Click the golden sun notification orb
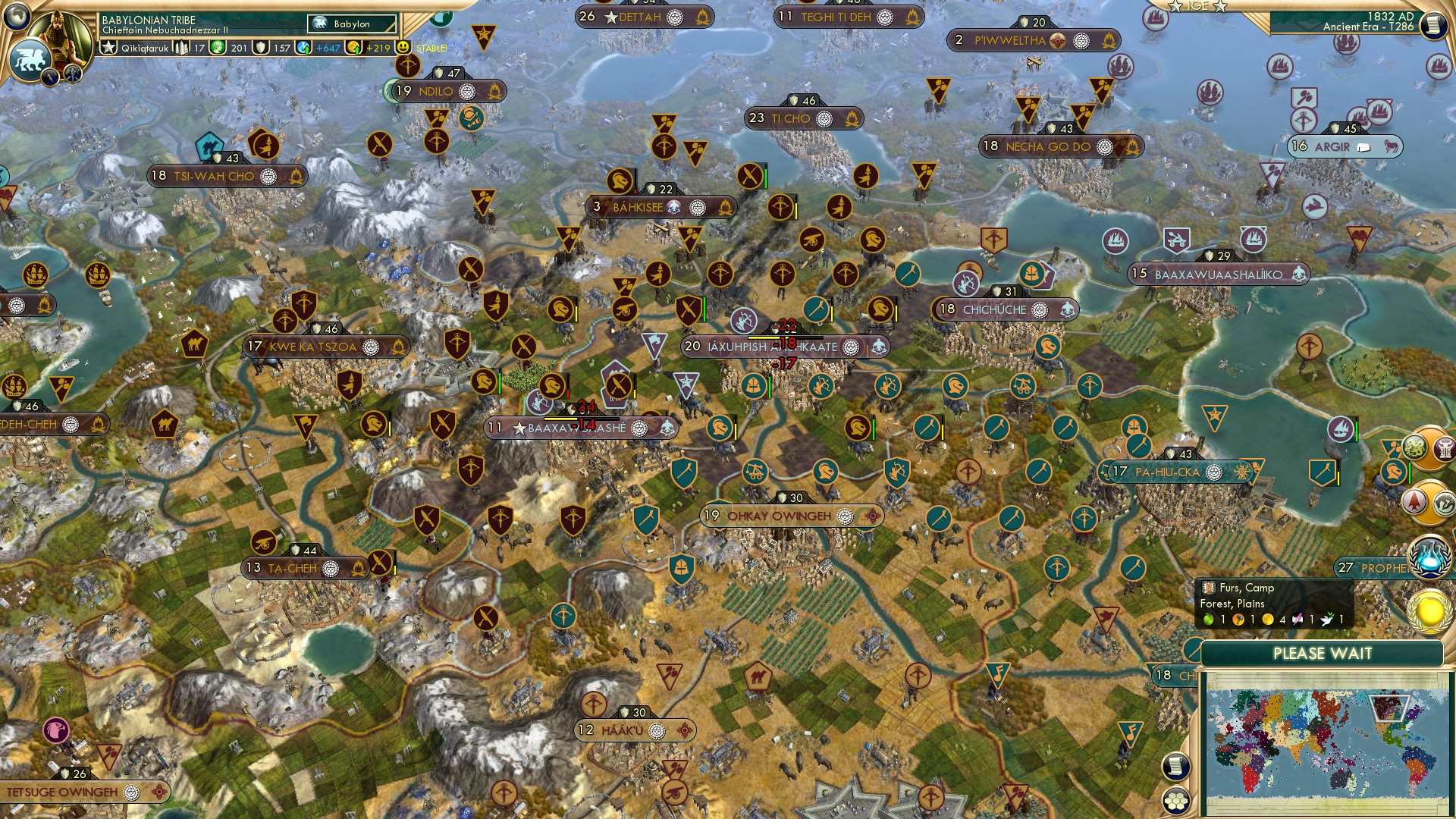This screenshot has height=819, width=1456. (x=1429, y=611)
